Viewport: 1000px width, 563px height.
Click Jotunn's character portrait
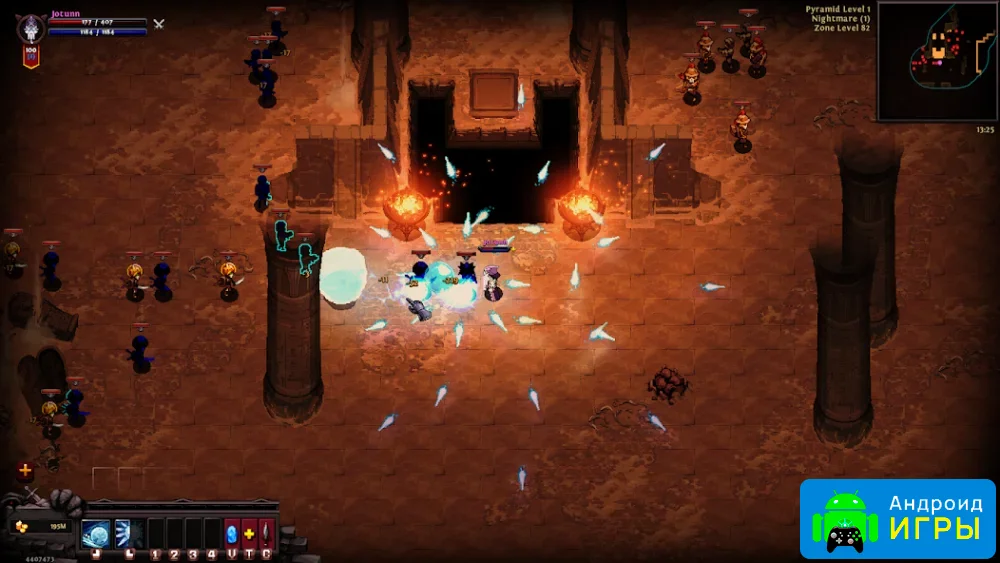click(x=31, y=27)
